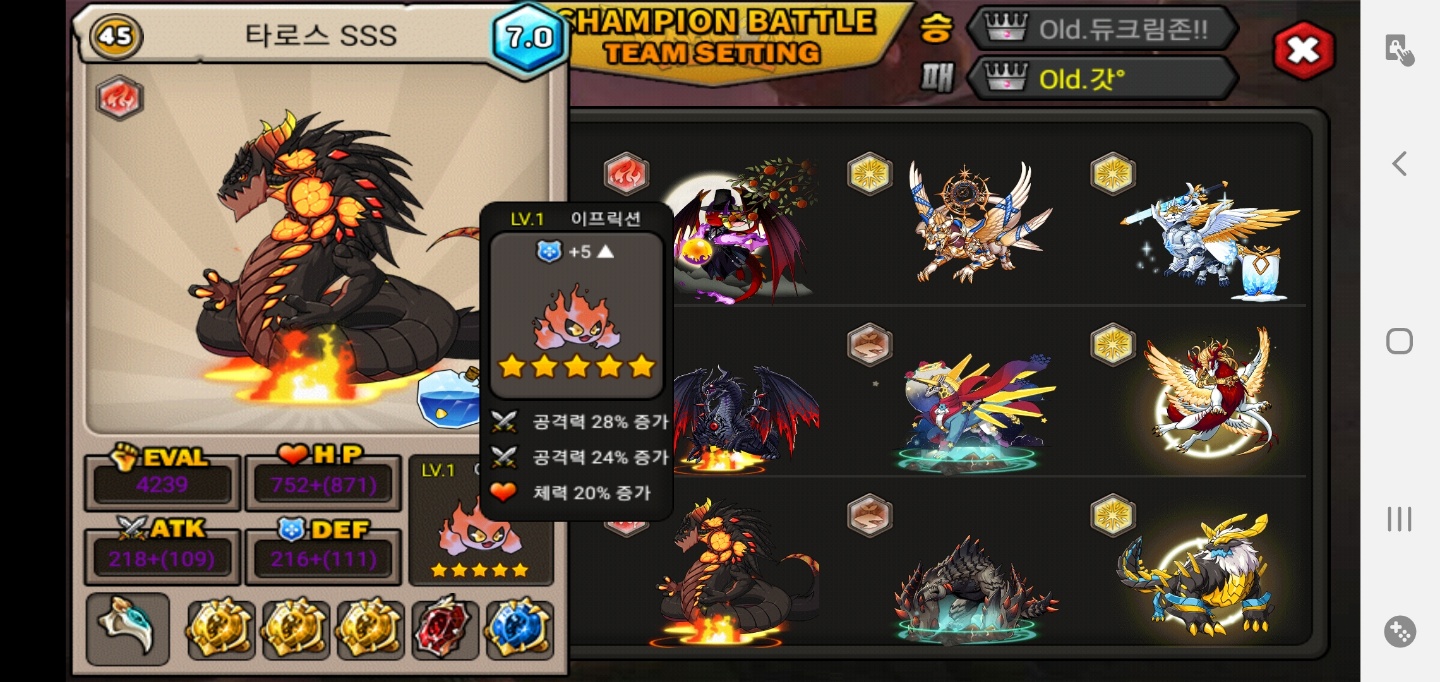Open loser Old.갓° player name bar
This screenshot has width=1440, height=682.
click(1101, 78)
